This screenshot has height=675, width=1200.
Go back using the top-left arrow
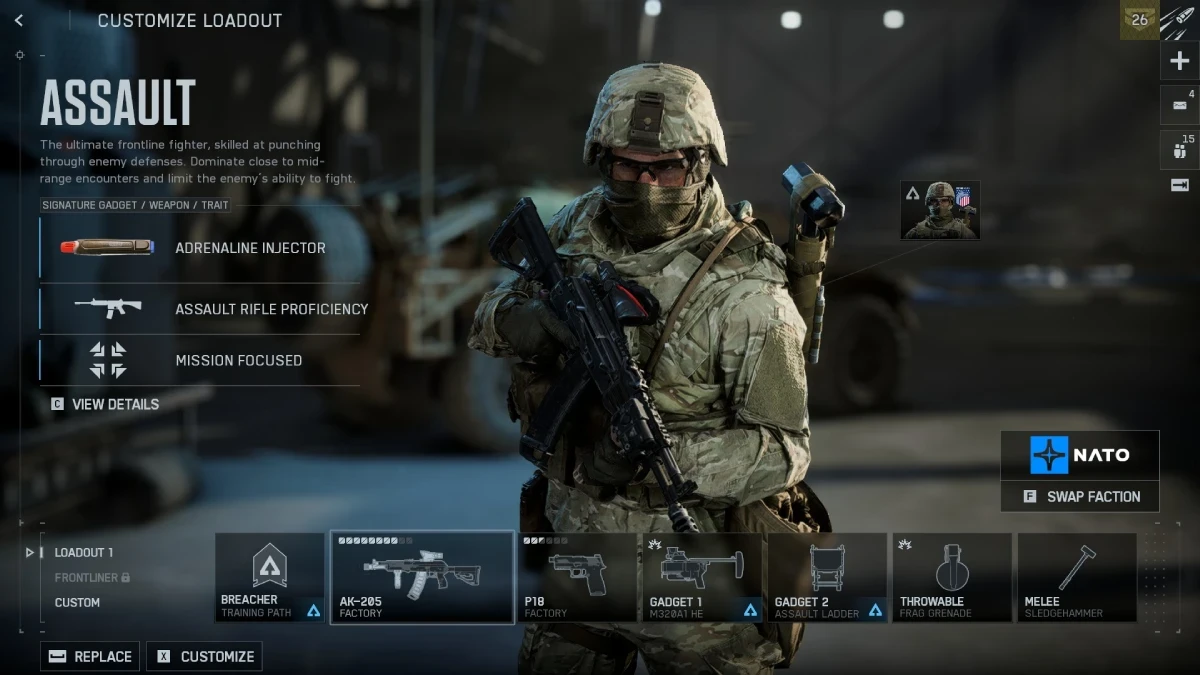(x=19, y=20)
